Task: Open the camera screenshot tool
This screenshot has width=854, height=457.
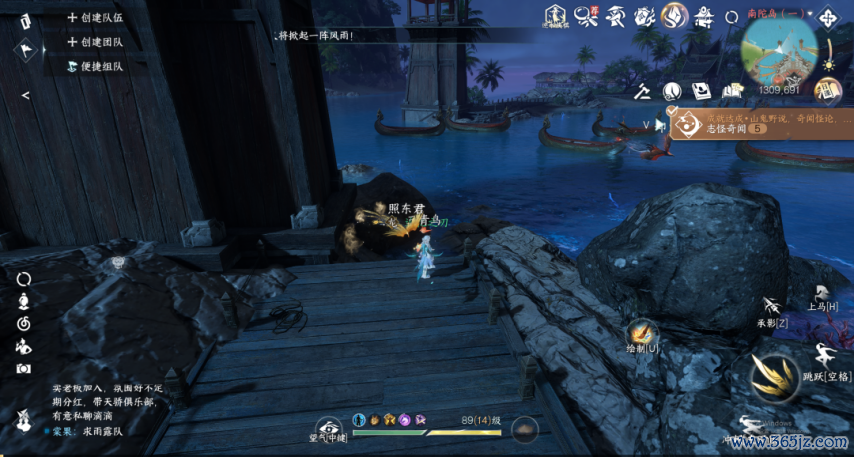Action: [x=23, y=368]
